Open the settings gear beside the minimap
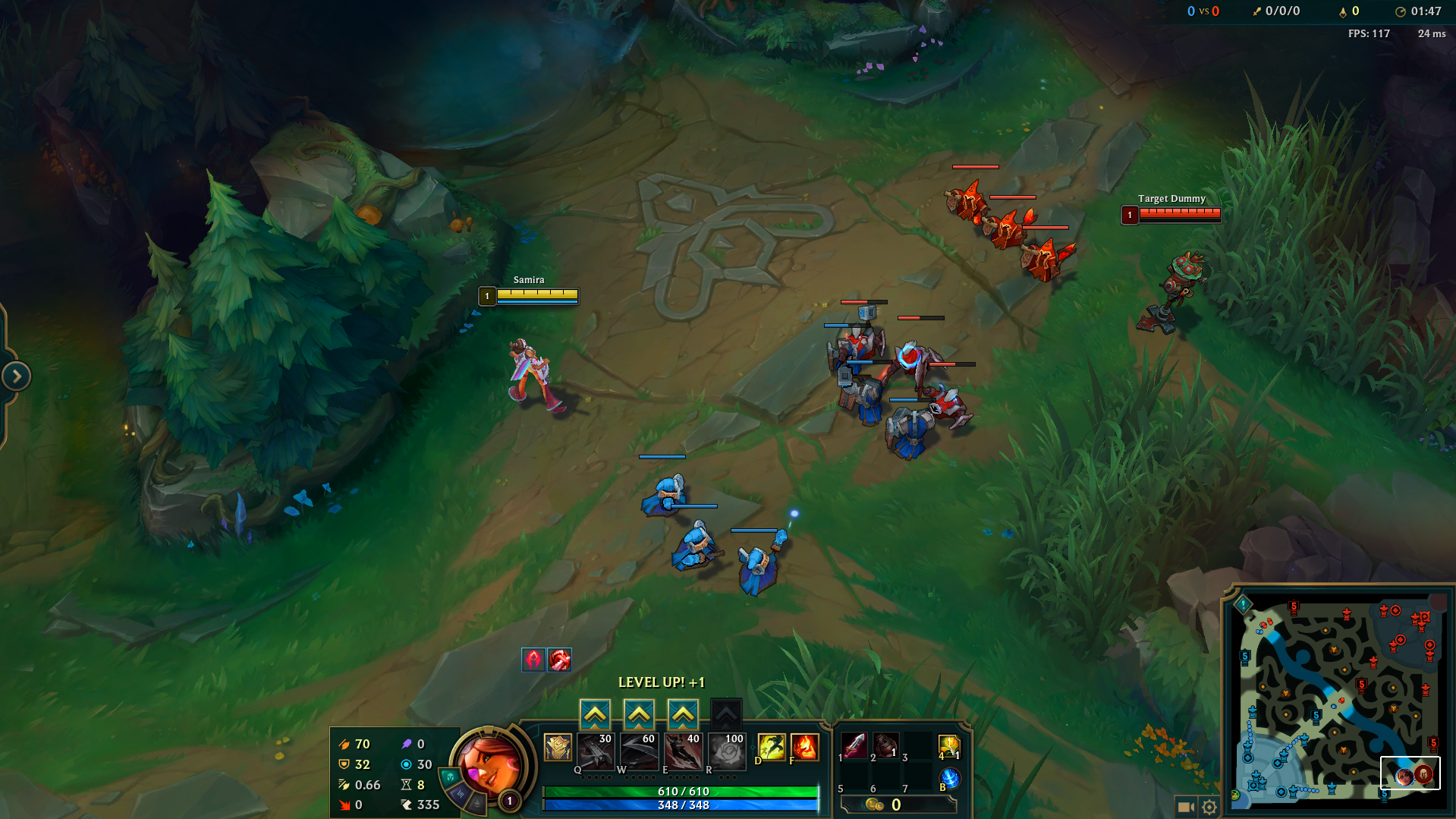This screenshot has width=1456, height=819. [1211, 807]
